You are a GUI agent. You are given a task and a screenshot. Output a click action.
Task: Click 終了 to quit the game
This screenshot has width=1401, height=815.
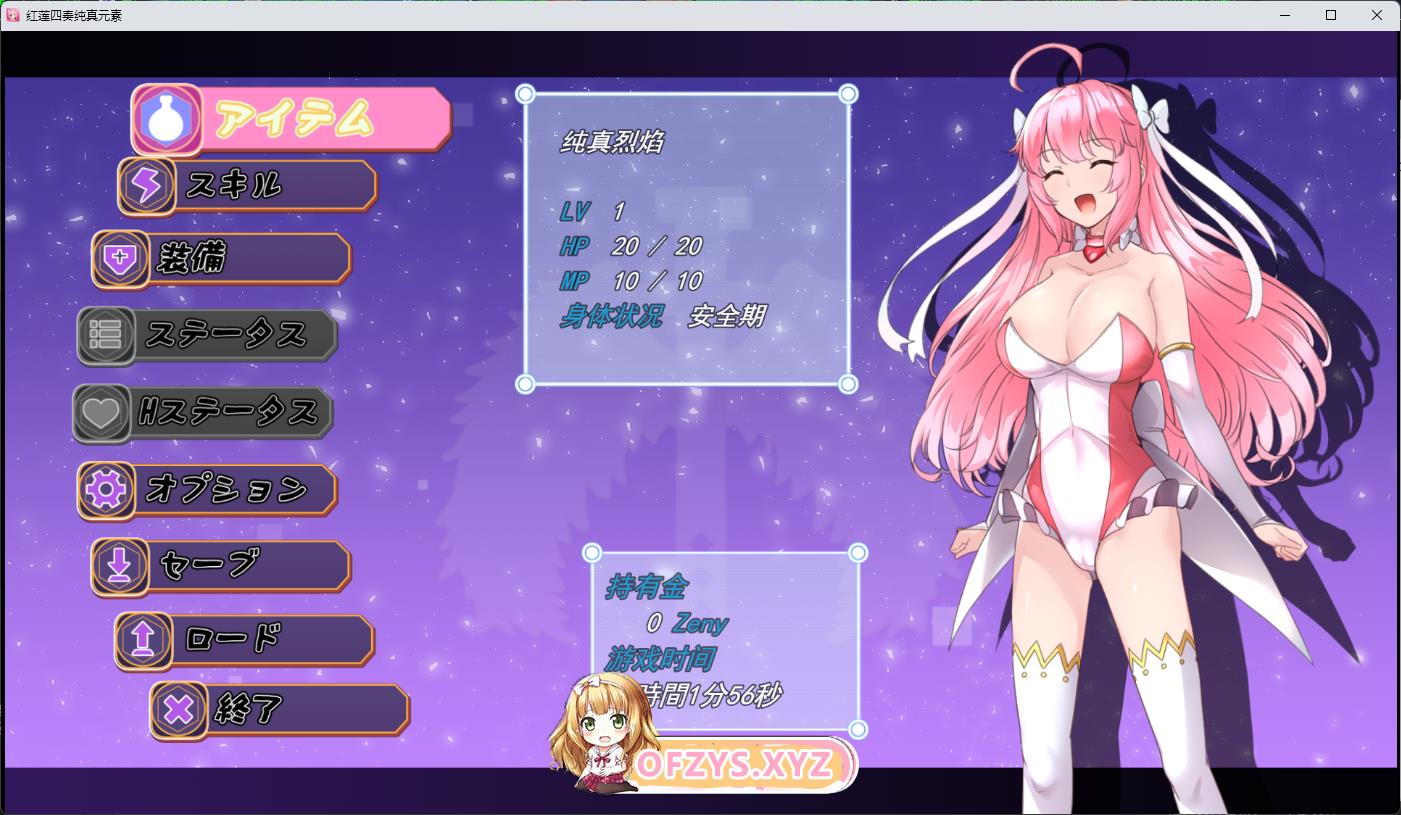(x=280, y=710)
